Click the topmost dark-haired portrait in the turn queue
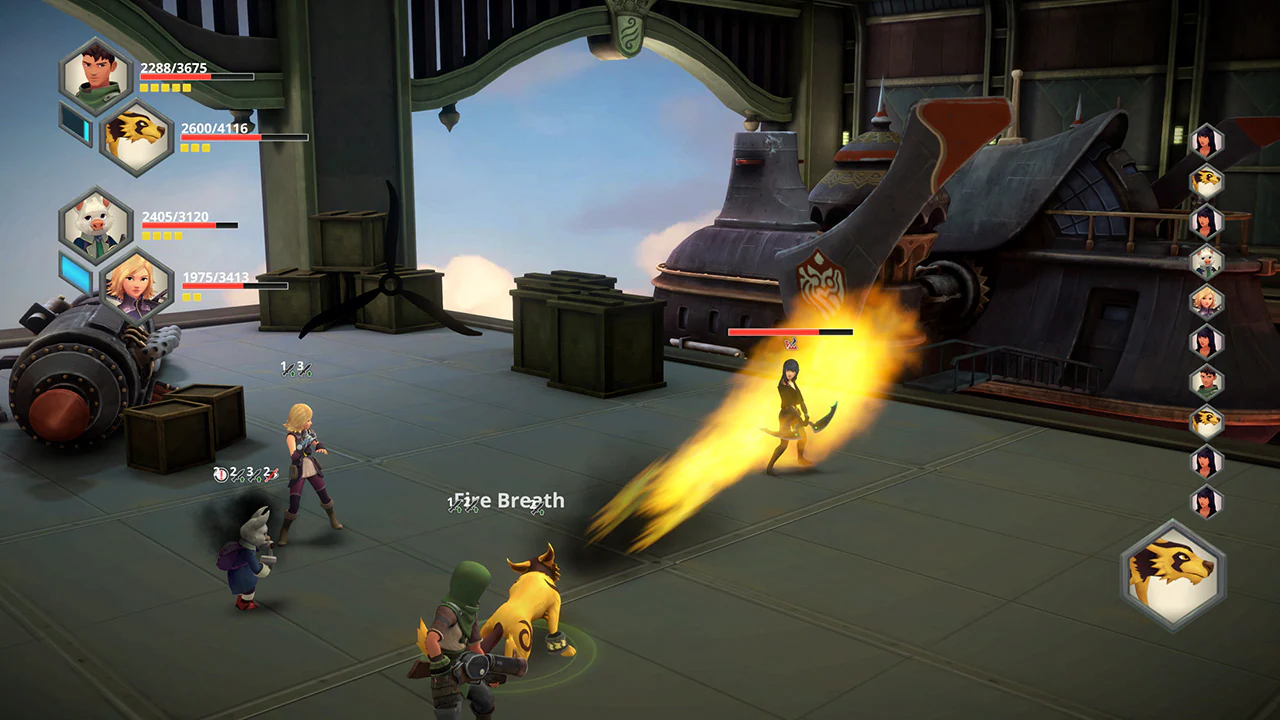The width and height of the screenshot is (1280, 720). coord(1206,140)
